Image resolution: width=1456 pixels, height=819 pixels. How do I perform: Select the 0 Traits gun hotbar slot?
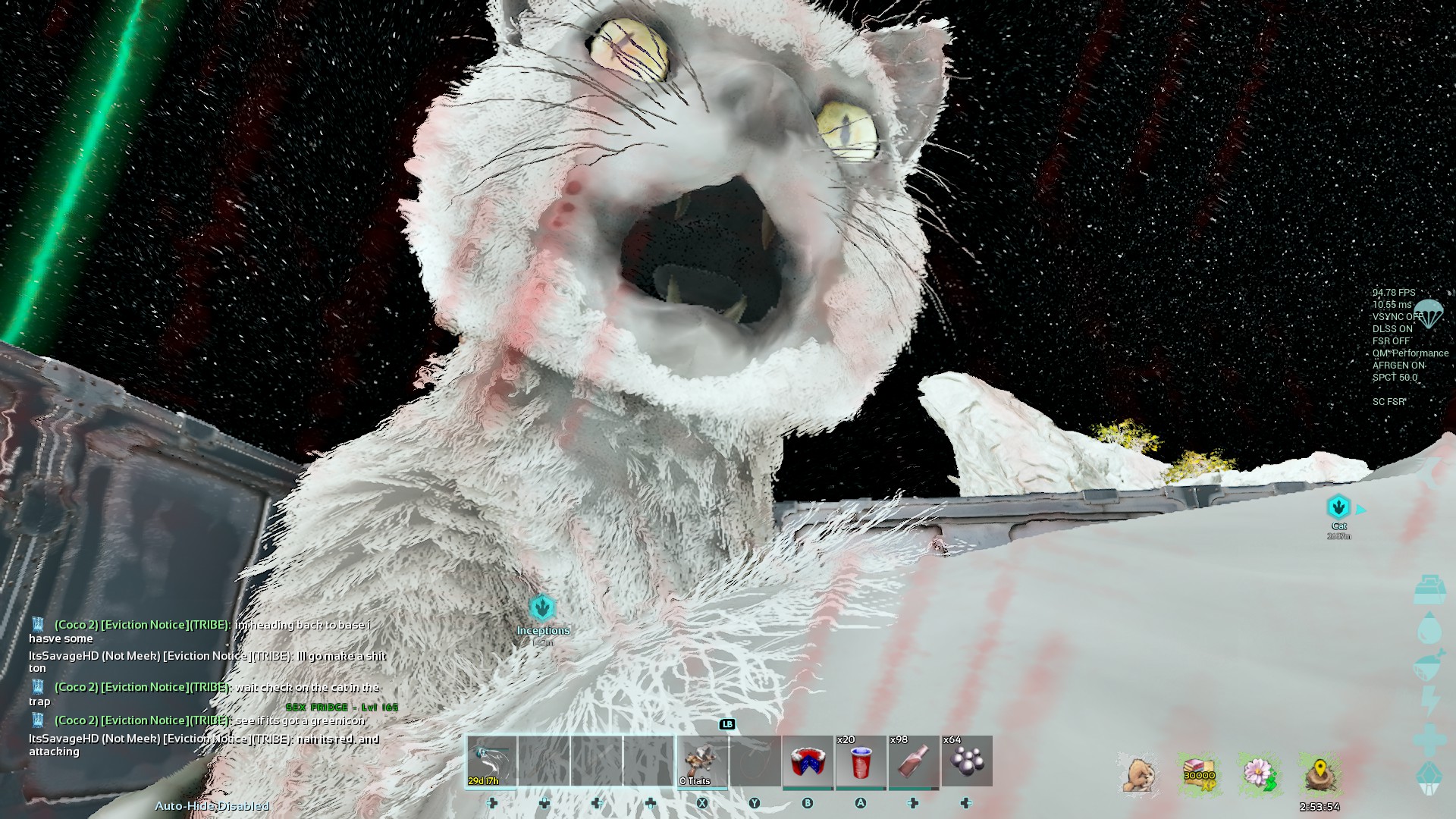(702, 761)
